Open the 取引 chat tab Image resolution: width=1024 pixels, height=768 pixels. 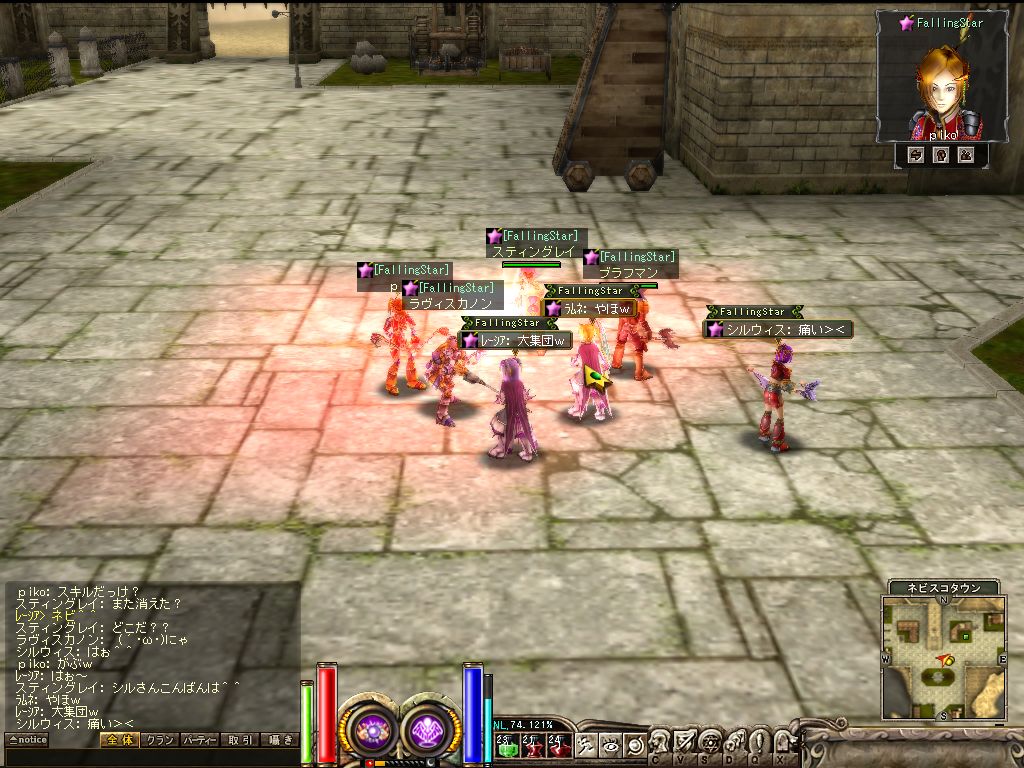coord(240,740)
